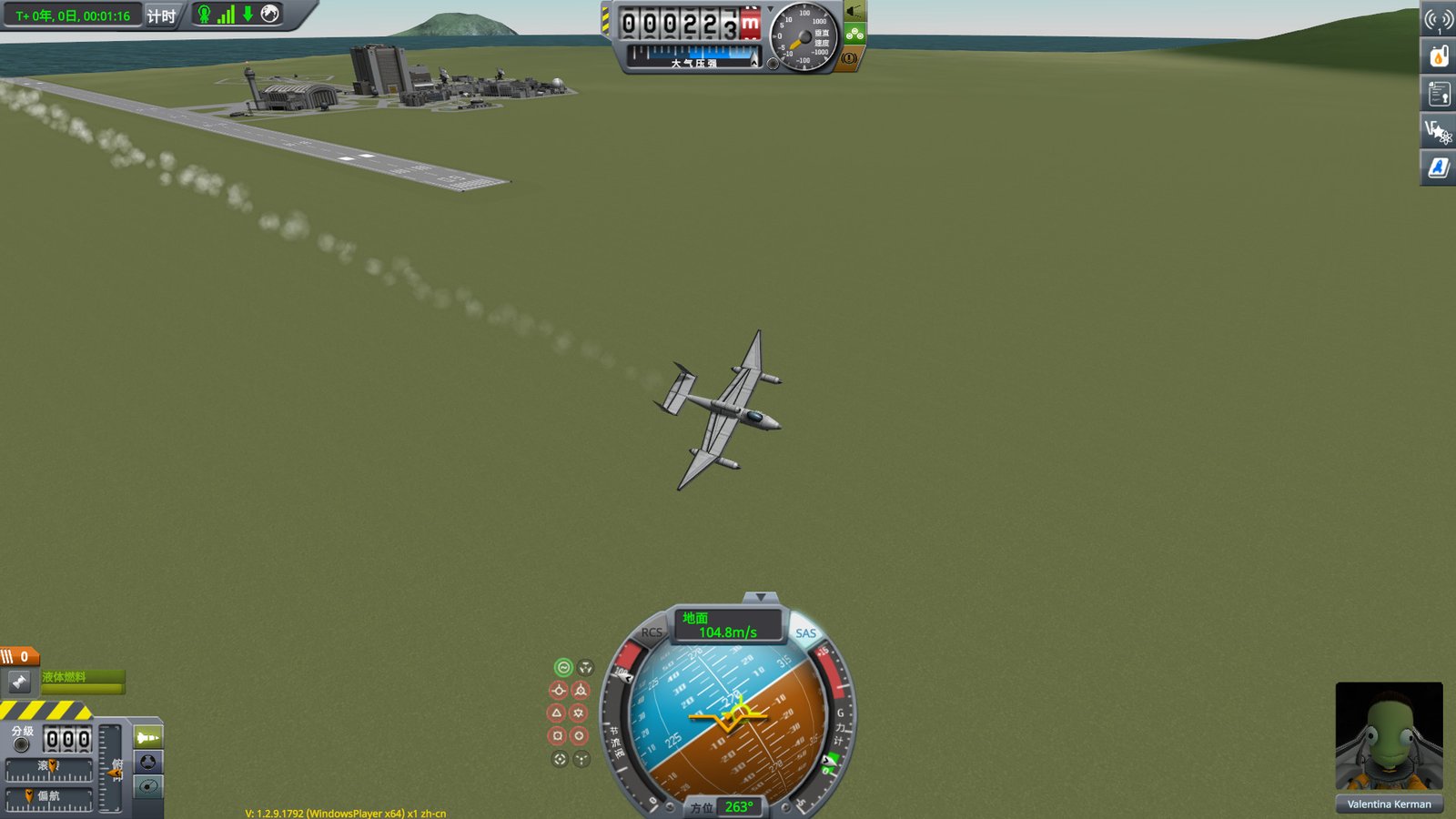Select the stability assist SAS mode icon
This screenshot has width=1456, height=819.
563,667
